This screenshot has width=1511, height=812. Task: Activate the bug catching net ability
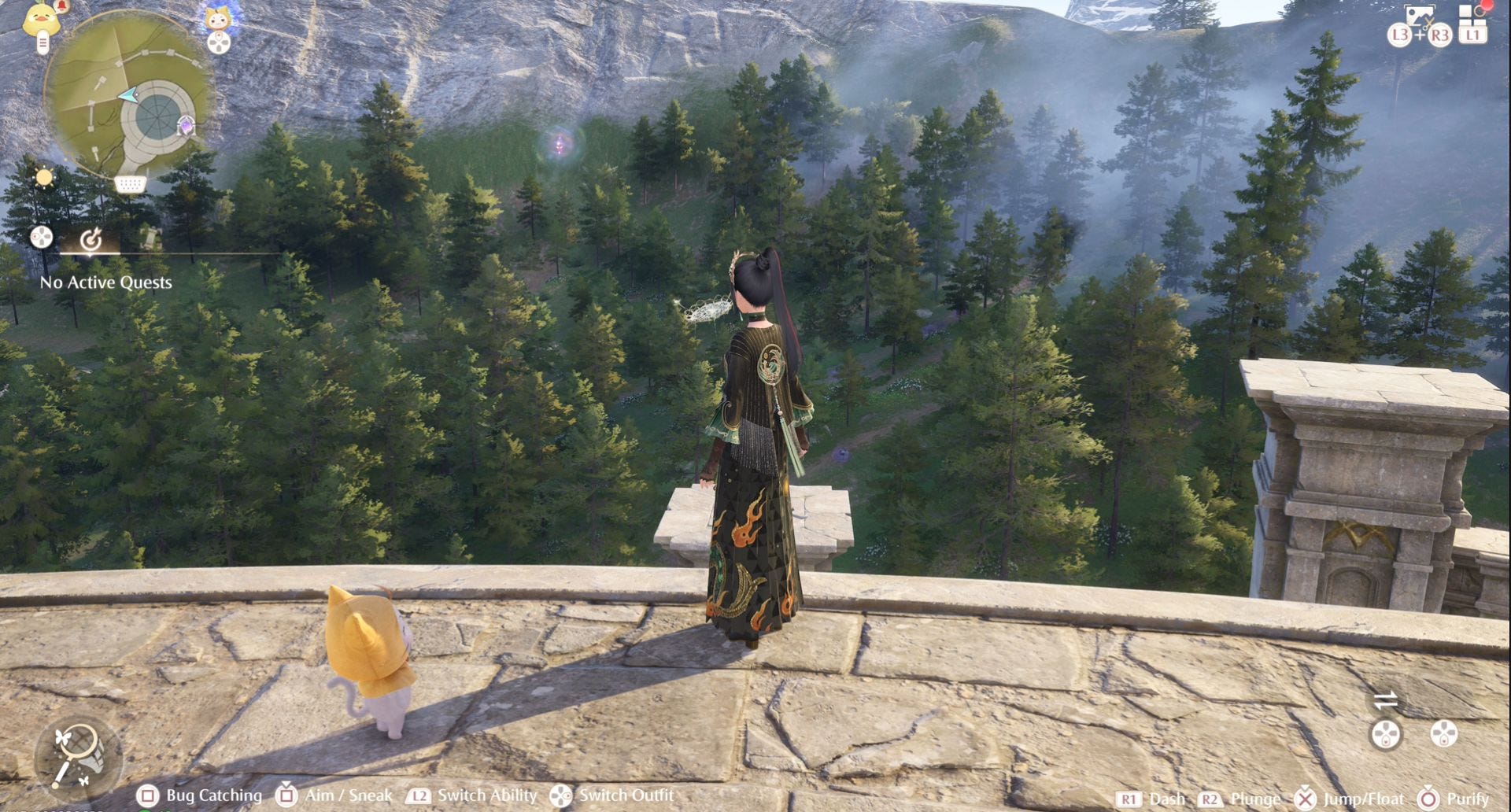78,756
